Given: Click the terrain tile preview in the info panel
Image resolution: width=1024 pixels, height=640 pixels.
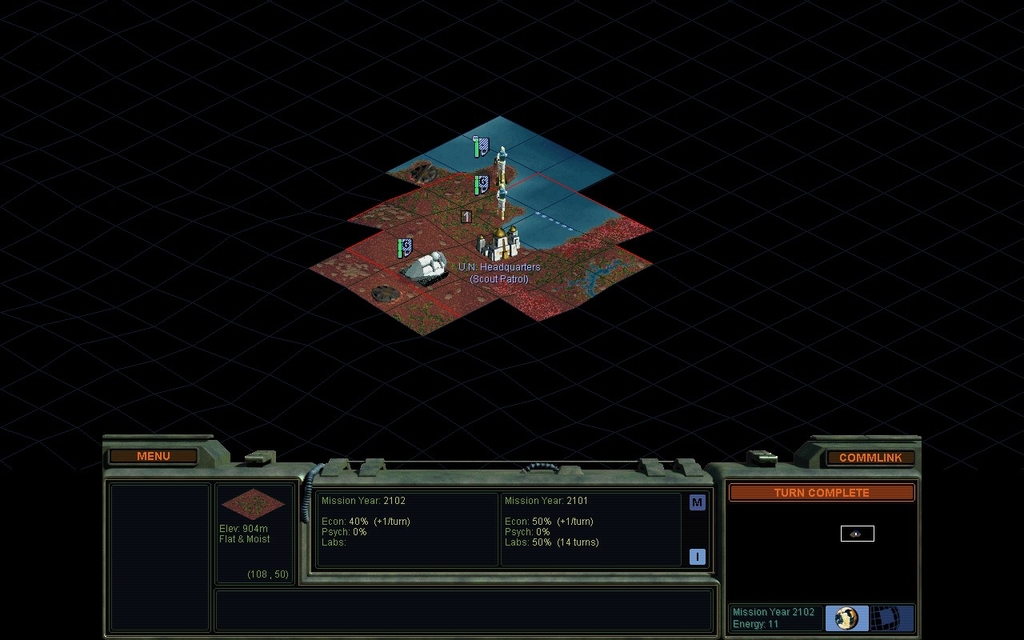Looking at the screenshot, I should [252, 504].
